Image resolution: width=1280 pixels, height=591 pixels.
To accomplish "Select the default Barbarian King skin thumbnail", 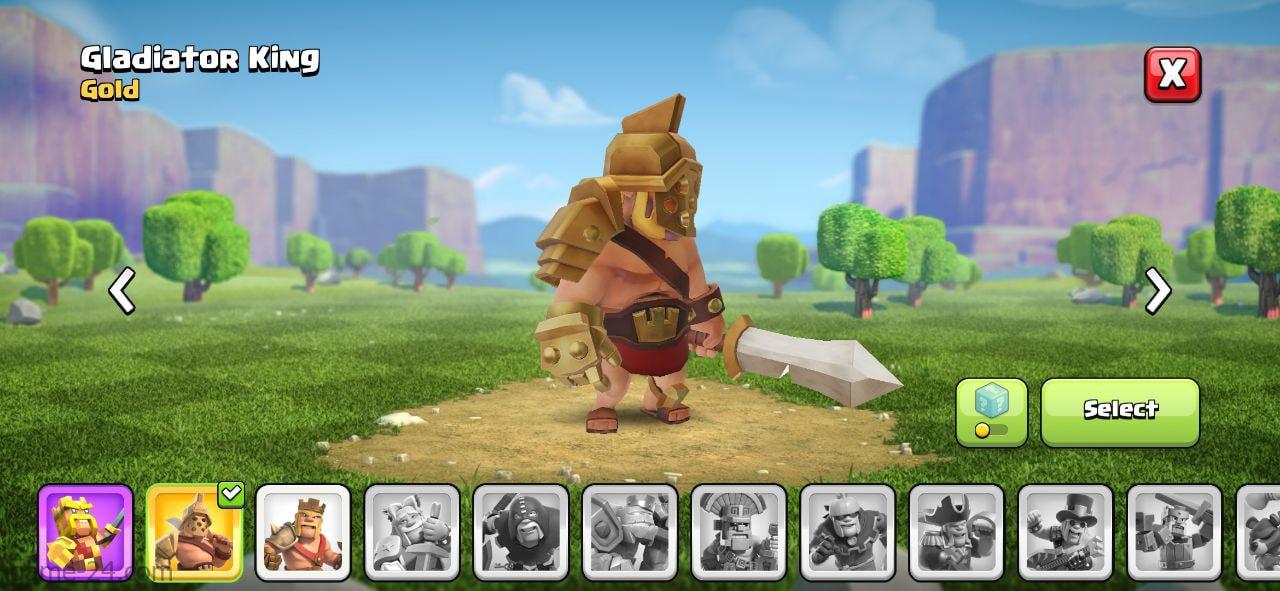I will click(x=303, y=532).
